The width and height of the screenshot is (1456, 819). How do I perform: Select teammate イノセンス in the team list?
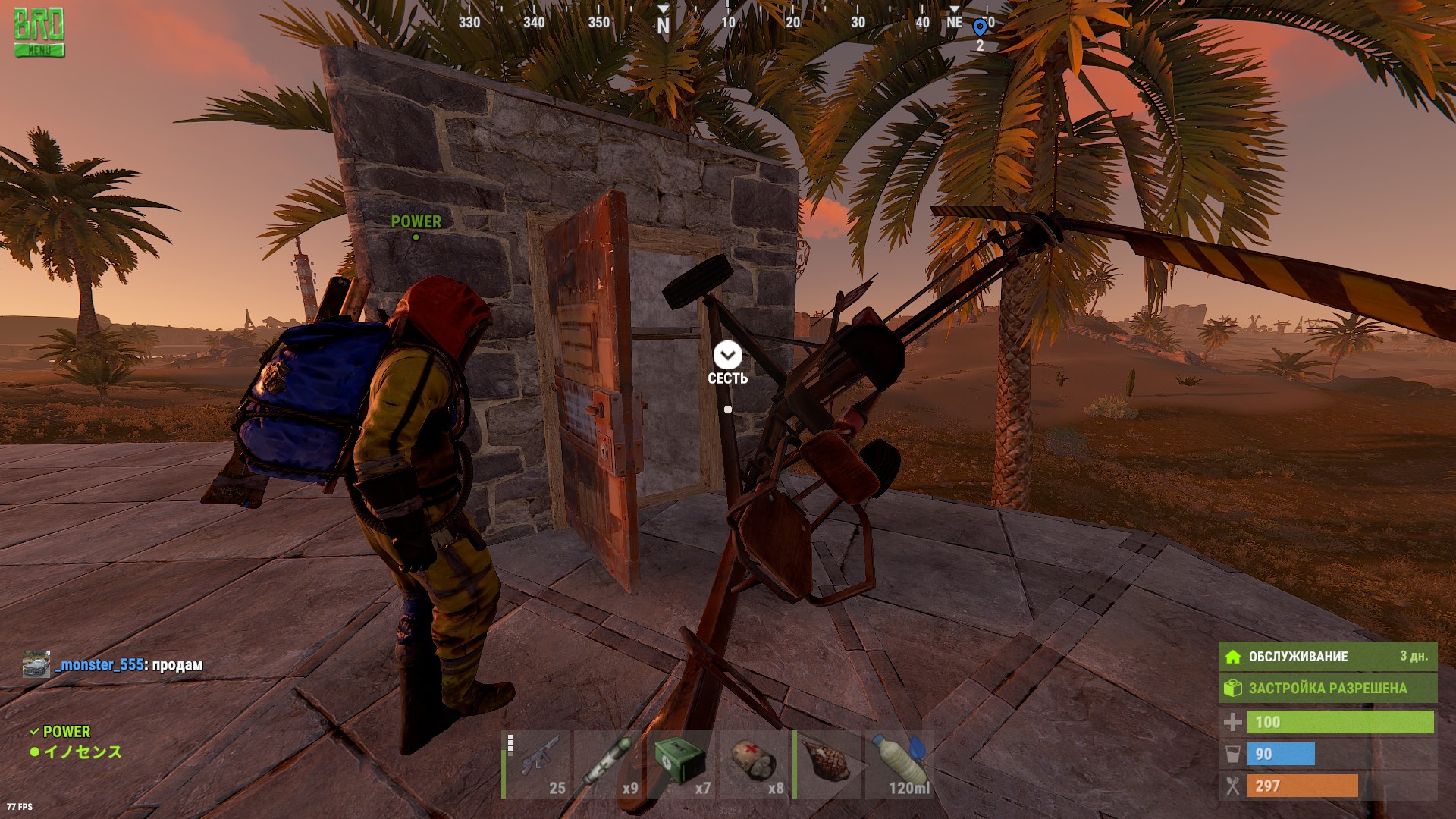(82, 752)
